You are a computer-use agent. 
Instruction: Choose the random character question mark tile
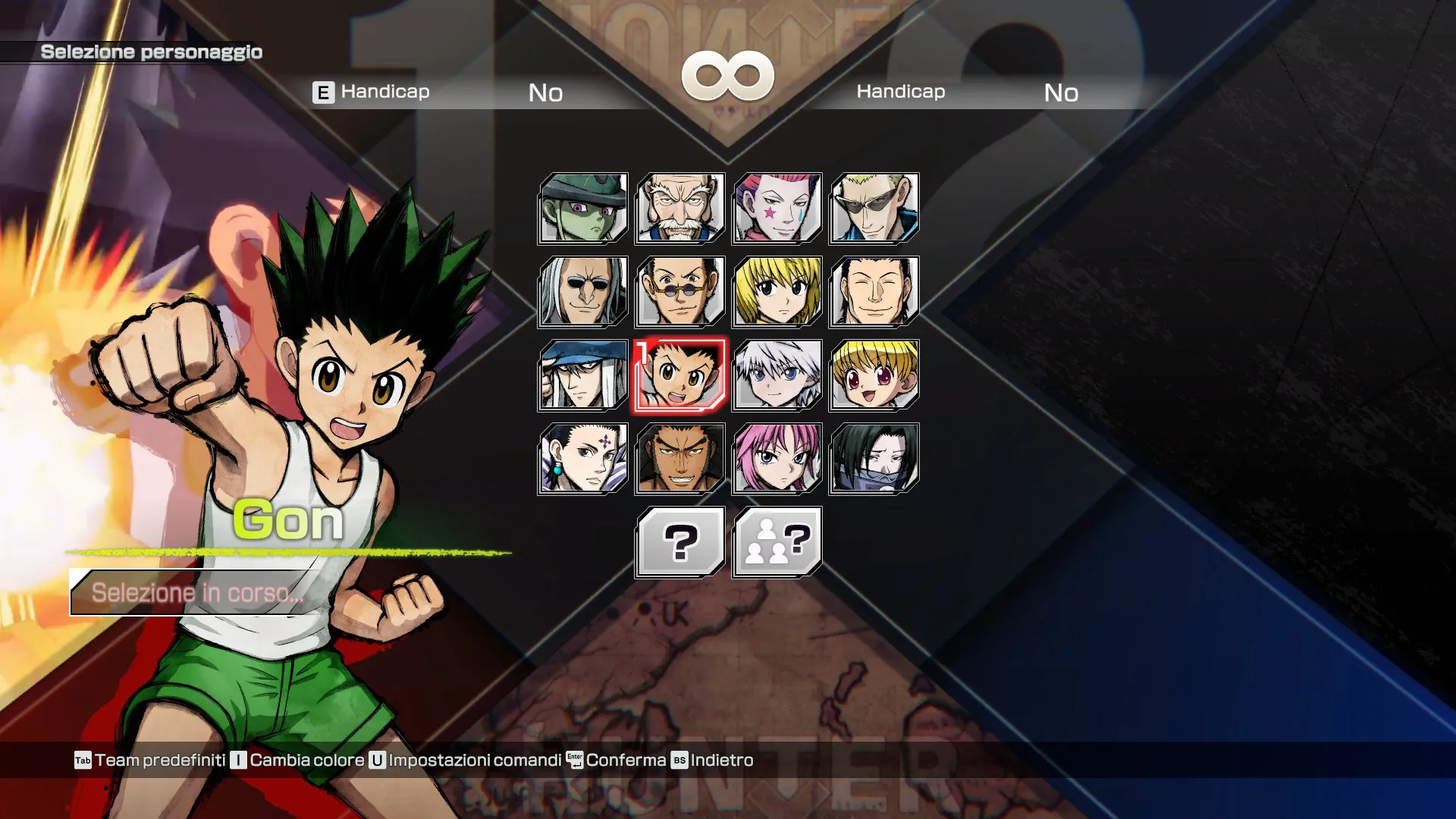pyautogui.click(x=680, y=542)
